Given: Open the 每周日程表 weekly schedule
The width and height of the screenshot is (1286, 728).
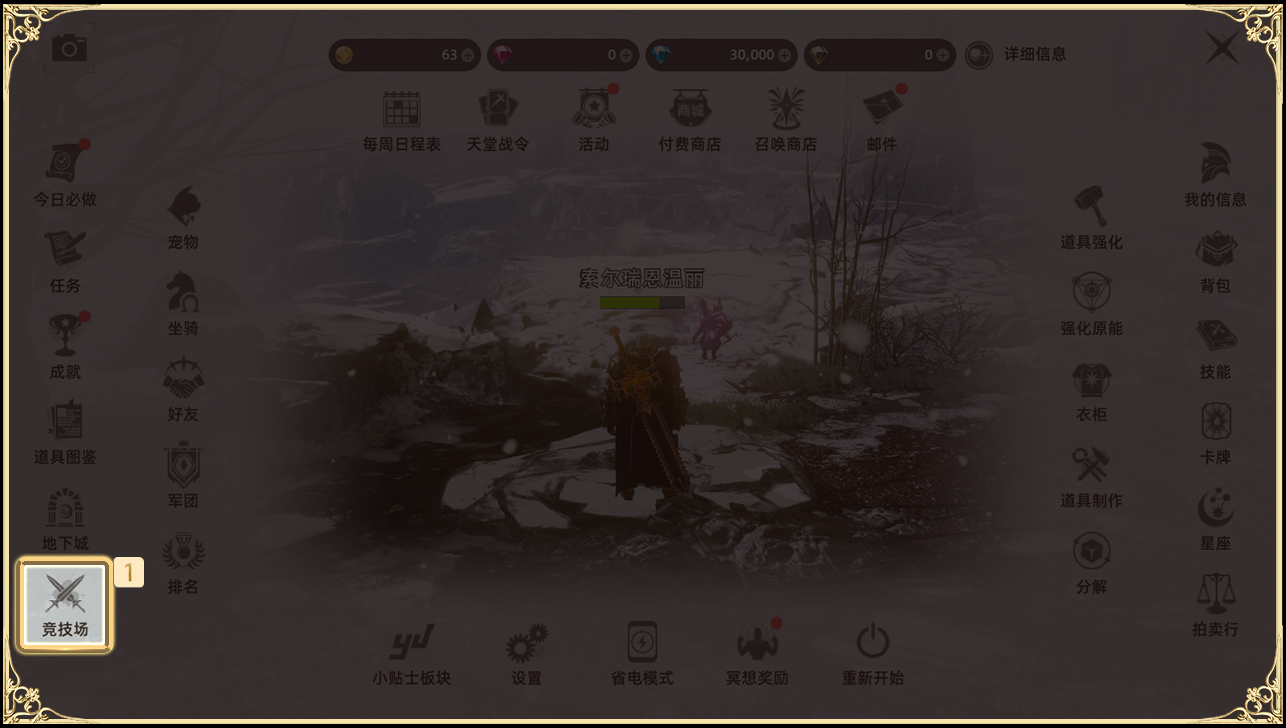Looking at the screenshot, I should pyautogui.click(x=402, y=120).
